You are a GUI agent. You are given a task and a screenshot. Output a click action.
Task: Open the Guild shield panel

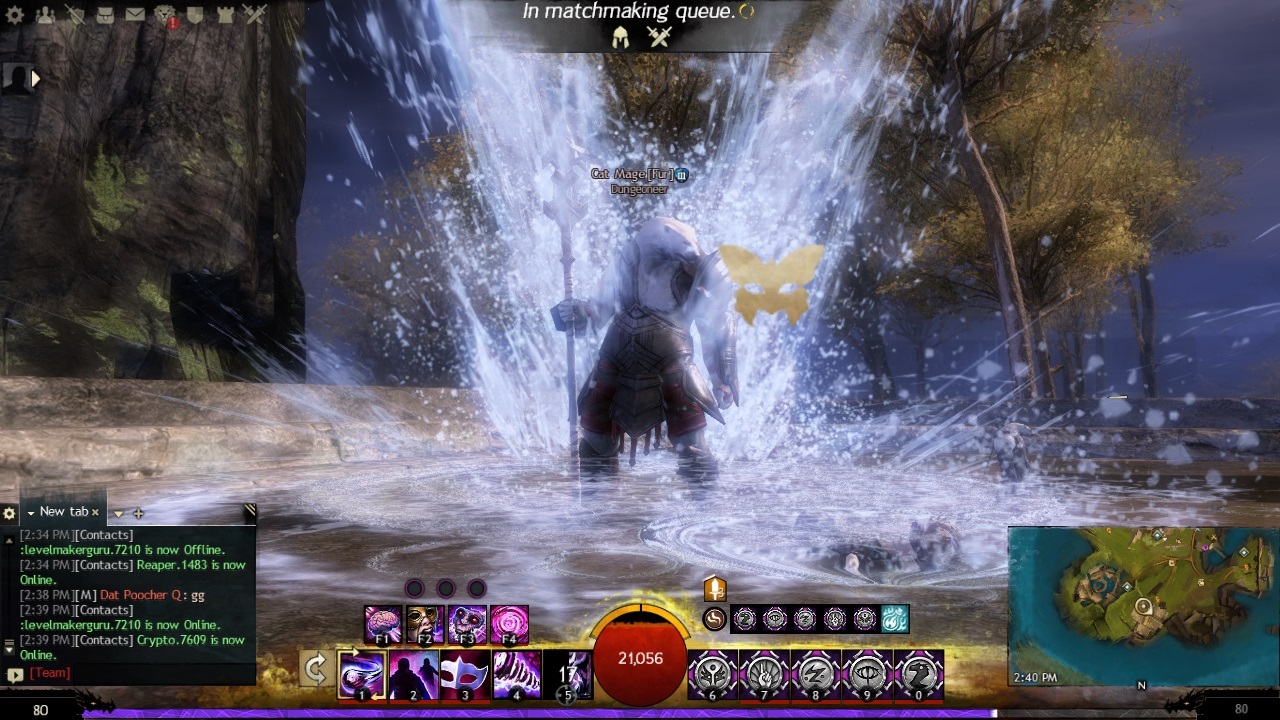click(x=196, y=15)
